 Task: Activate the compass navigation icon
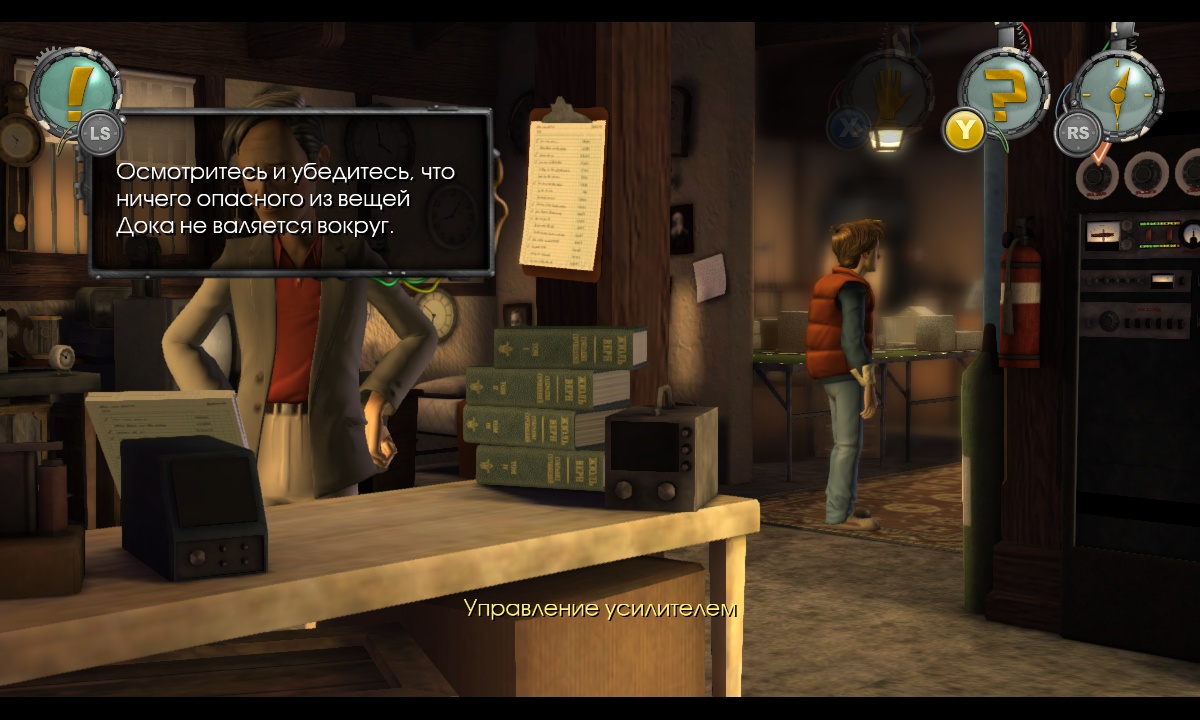[1117, 92]
